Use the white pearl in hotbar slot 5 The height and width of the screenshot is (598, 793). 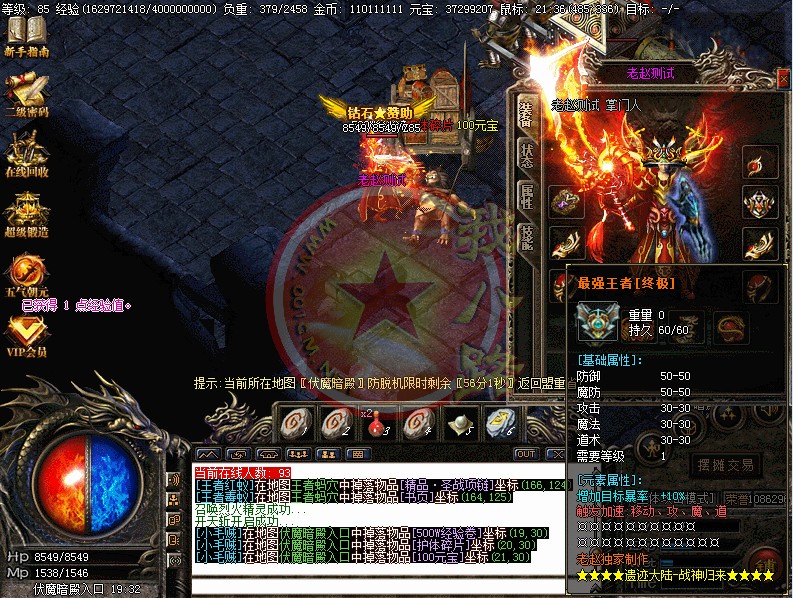tap(459, 424)
